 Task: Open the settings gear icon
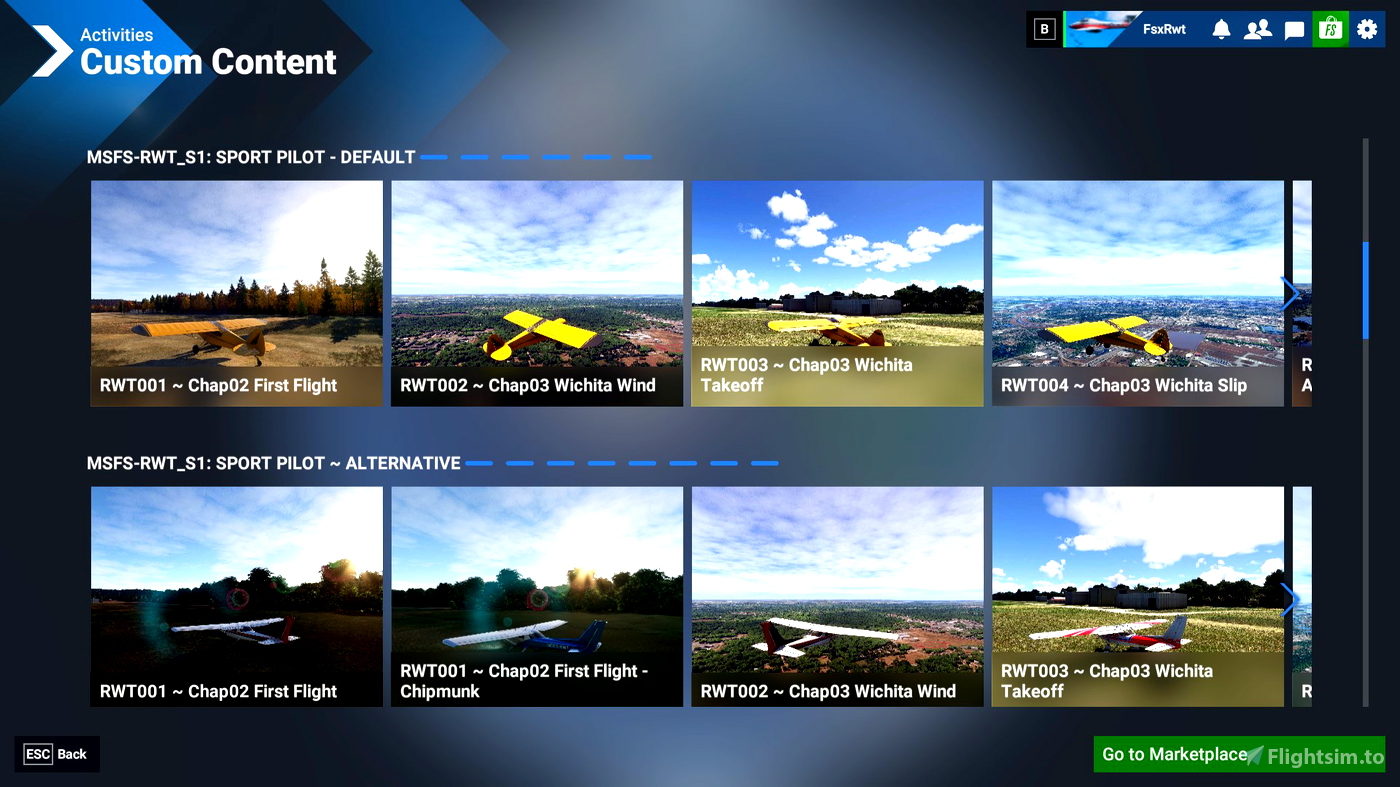point(1366,29)
